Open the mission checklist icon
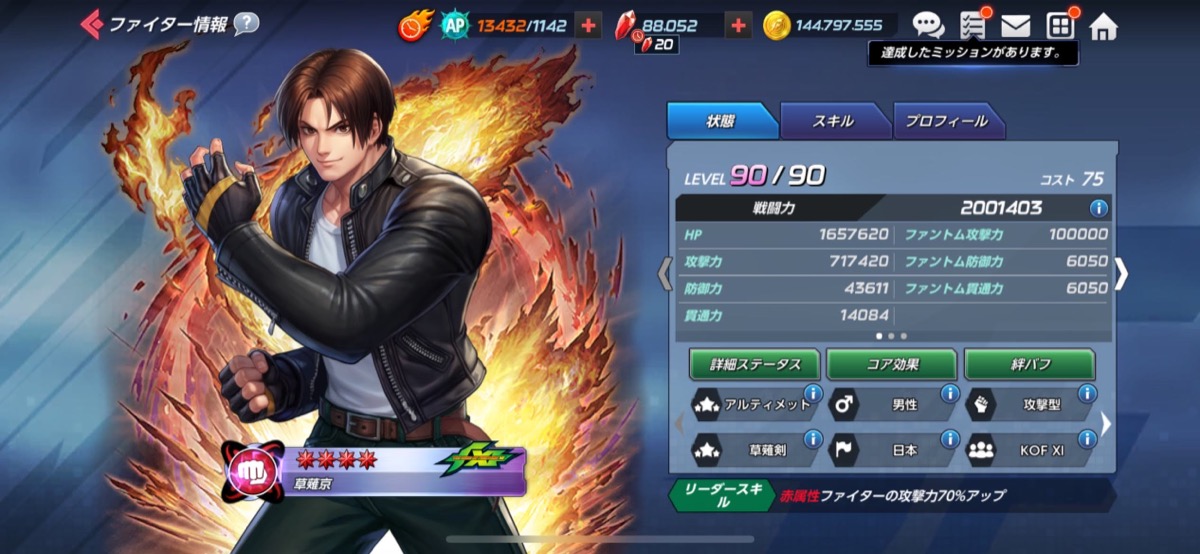 click(972, 25)
